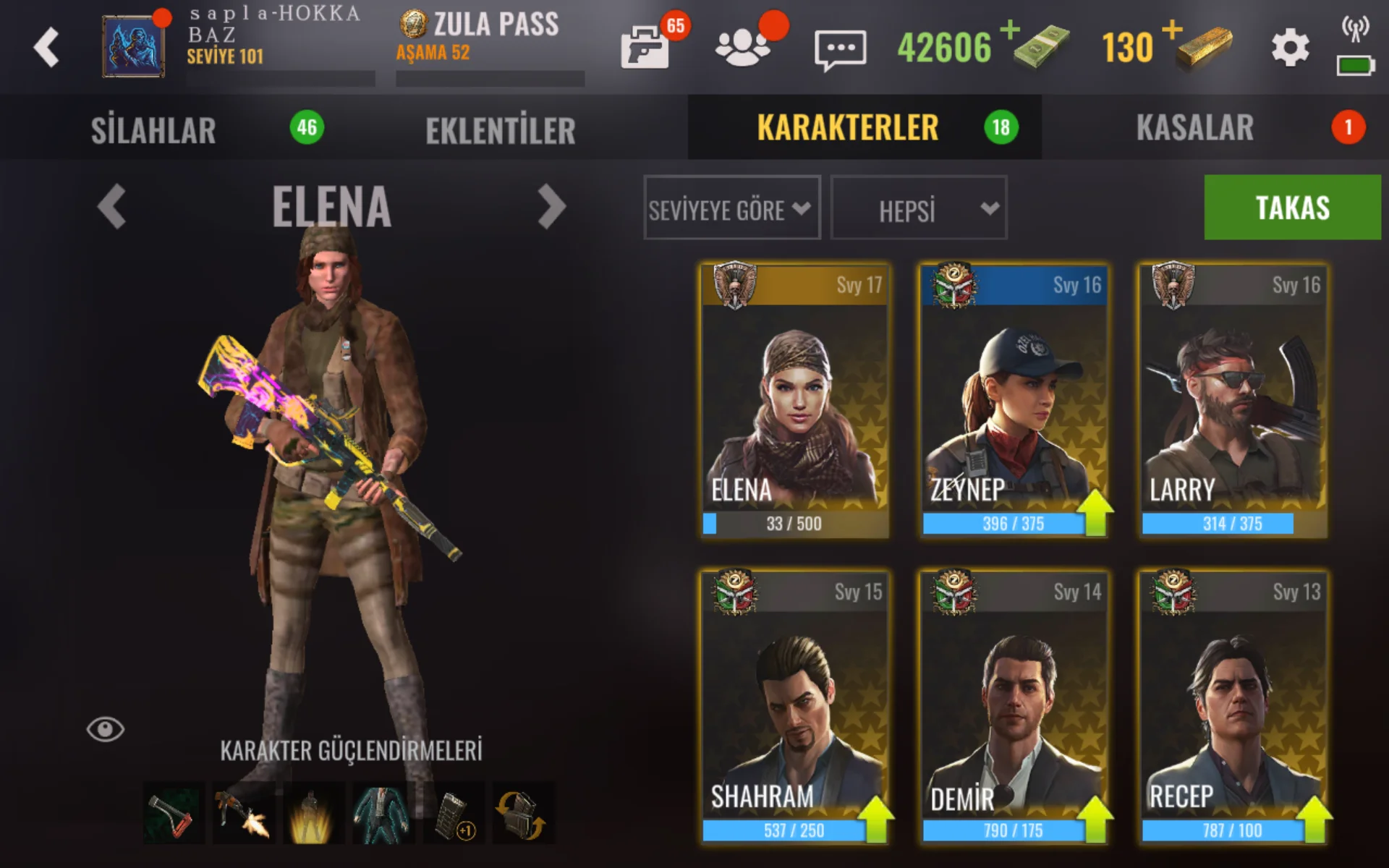Select the Zeynep character card
The height and width of the screenshot is (868, 1389).
tap(1014, 399)
